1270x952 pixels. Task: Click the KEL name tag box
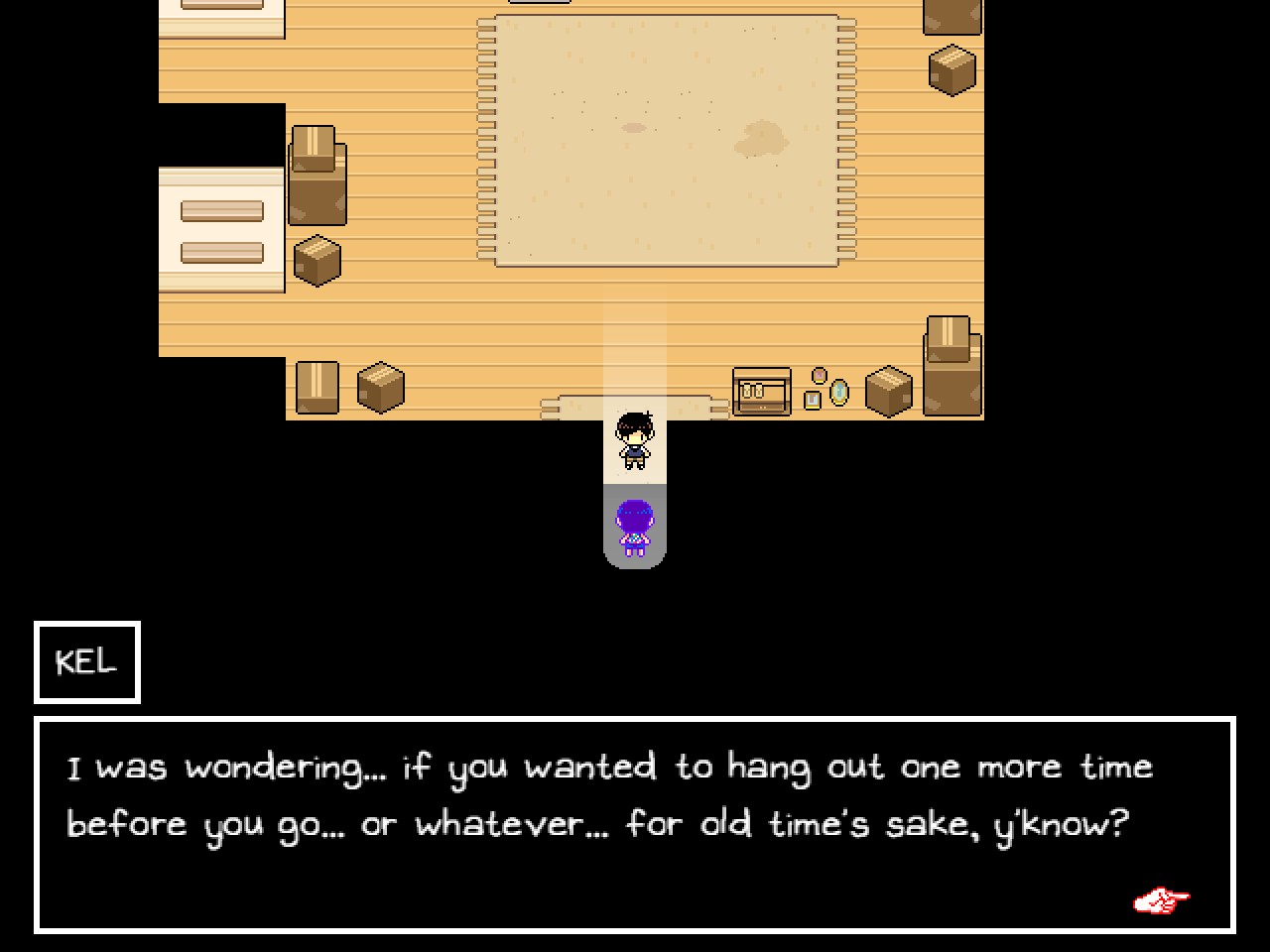coord(86,661)
